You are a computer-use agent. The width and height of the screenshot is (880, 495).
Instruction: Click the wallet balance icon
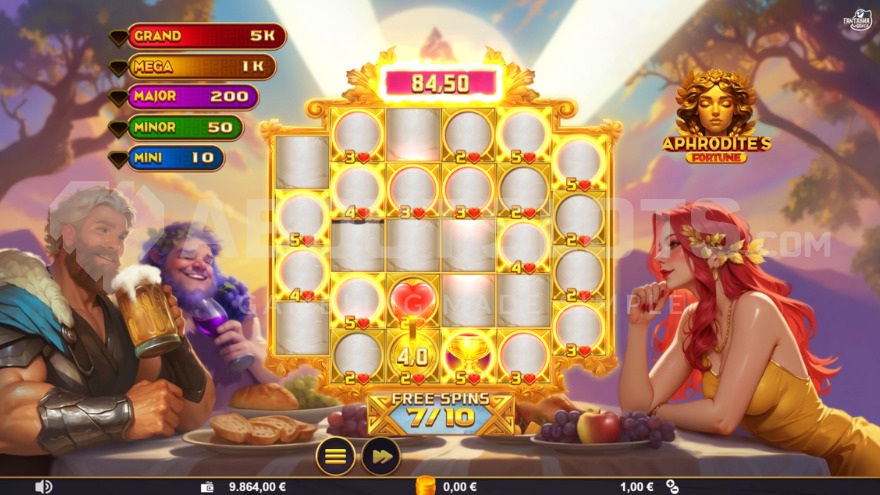pos(207,487)
